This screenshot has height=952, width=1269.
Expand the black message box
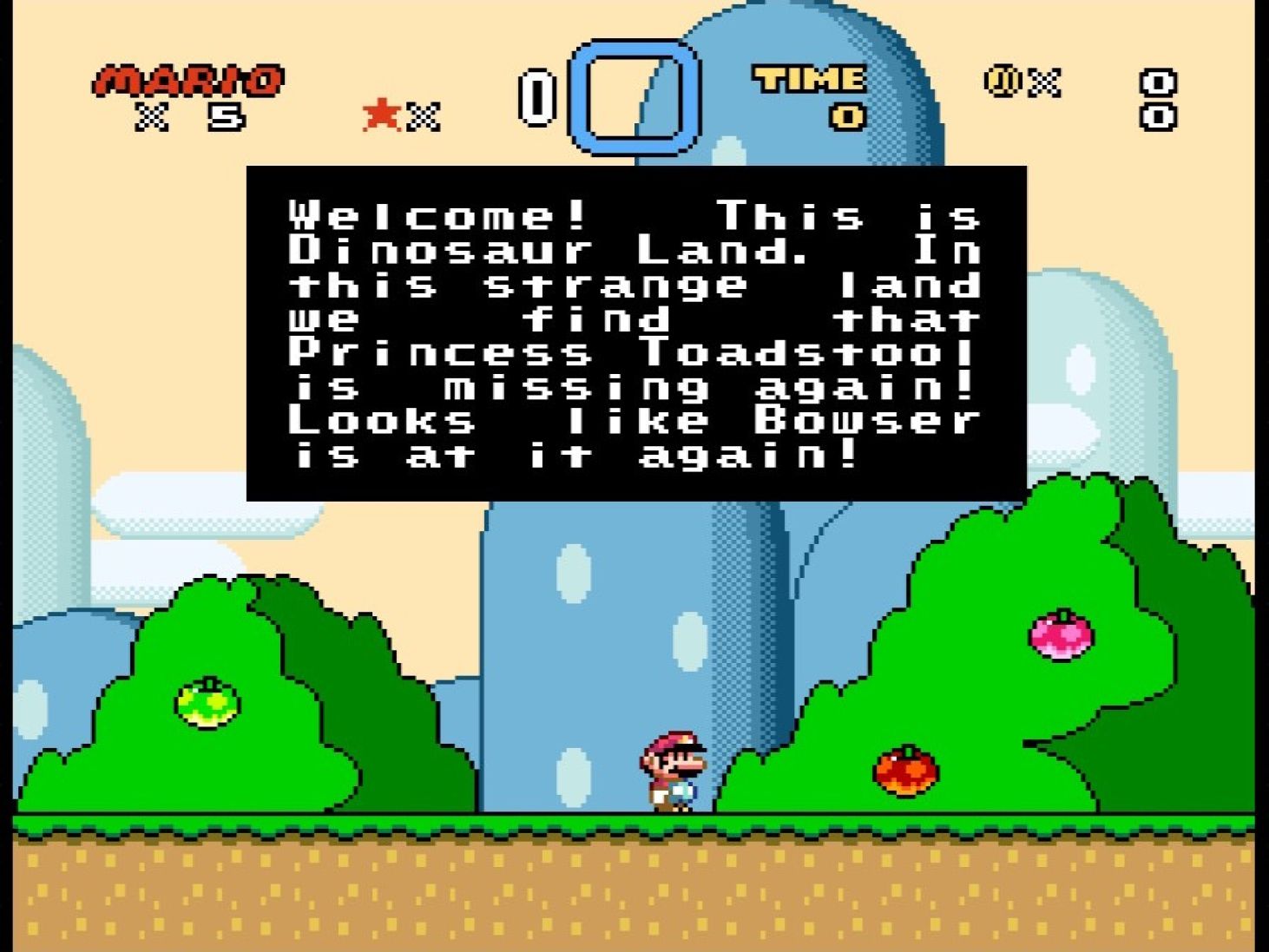click(638, 330)
